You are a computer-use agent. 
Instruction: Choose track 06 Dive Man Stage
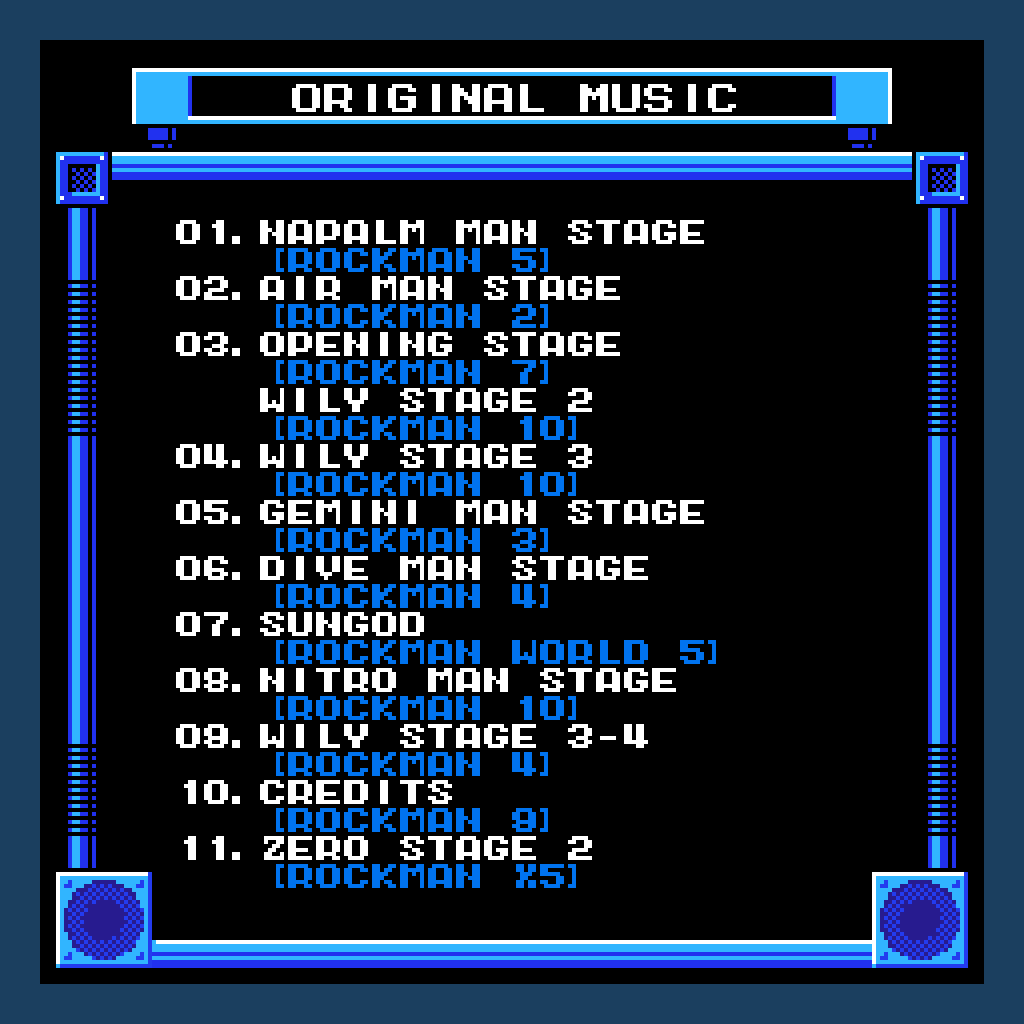point(453,569)
